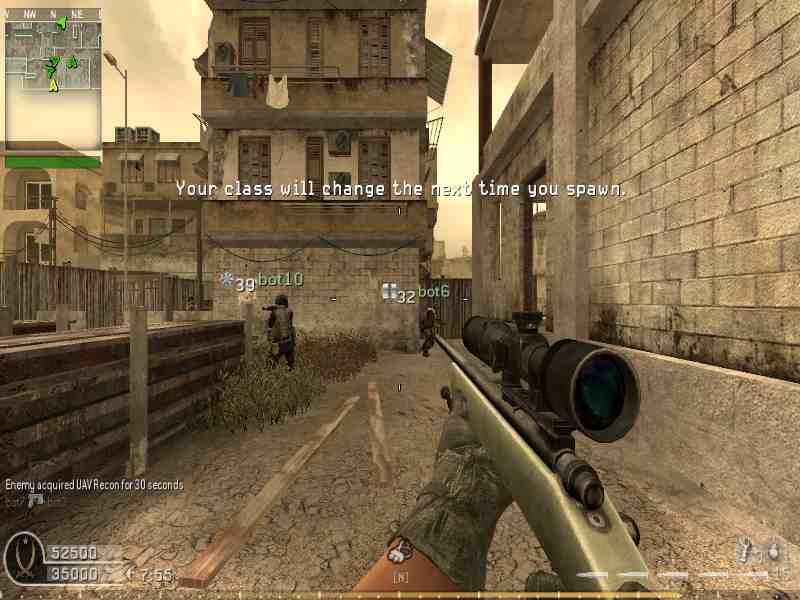Click the minimap radar

click(52, 82)
